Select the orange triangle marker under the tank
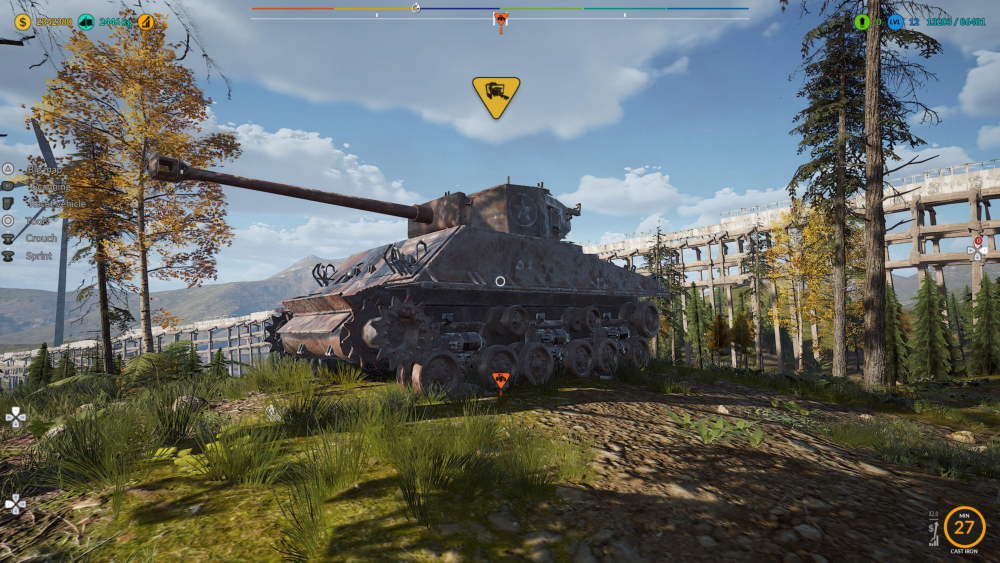Viewport: 1000px width, 563px height. 500,380
